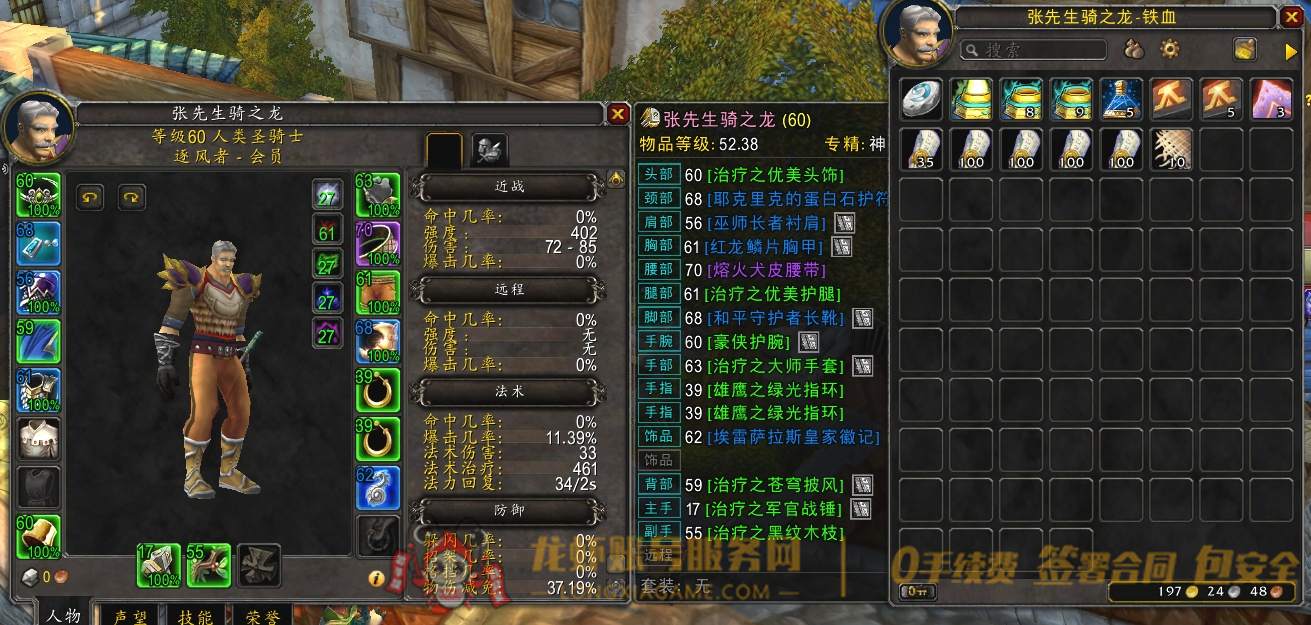Image resolution: width=1311 pixels, height=625 pixels.
Task: Select the blue mana potion in bag
Action: click(1121, 100)
